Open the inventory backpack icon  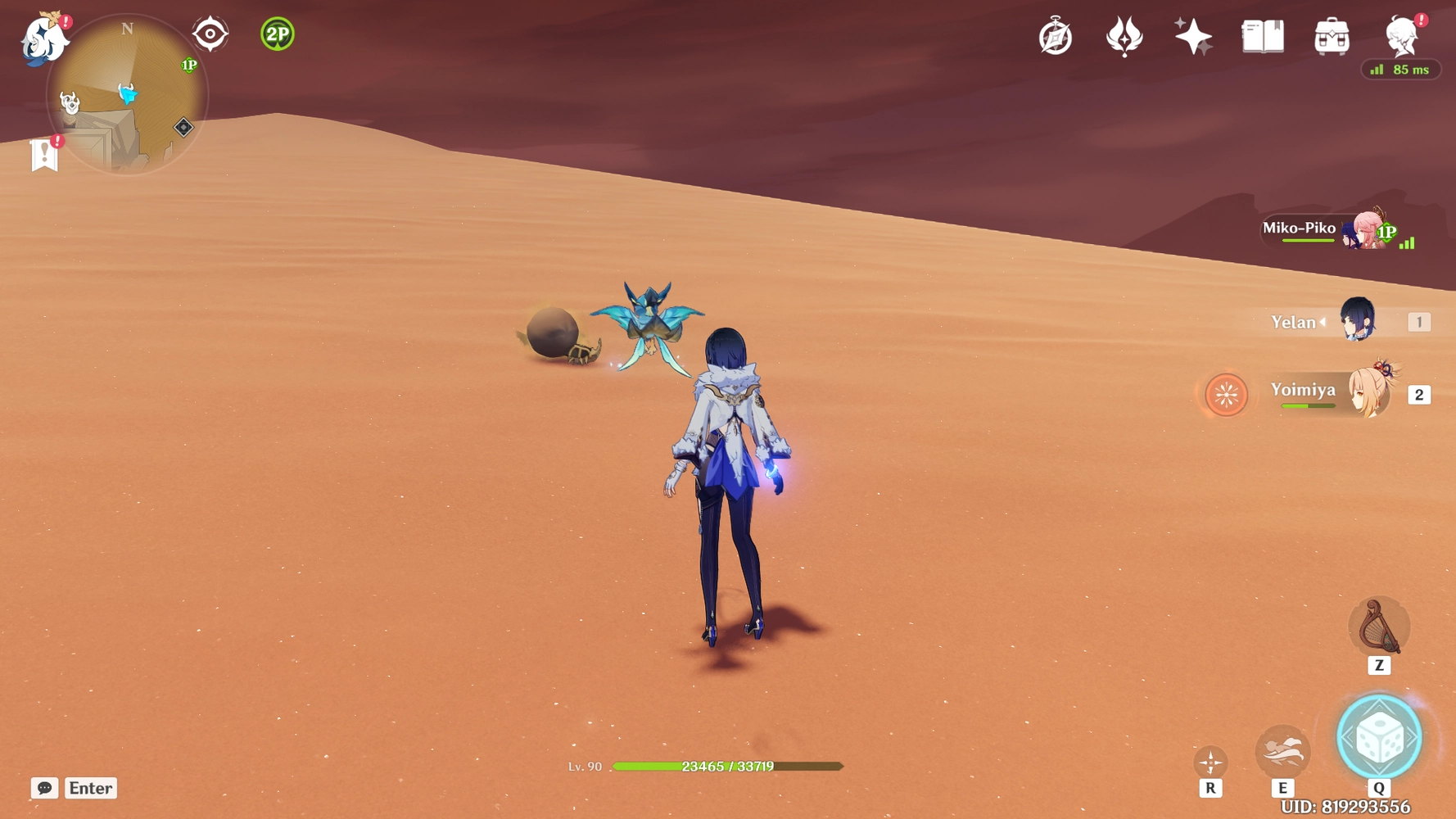[1331, 35]
